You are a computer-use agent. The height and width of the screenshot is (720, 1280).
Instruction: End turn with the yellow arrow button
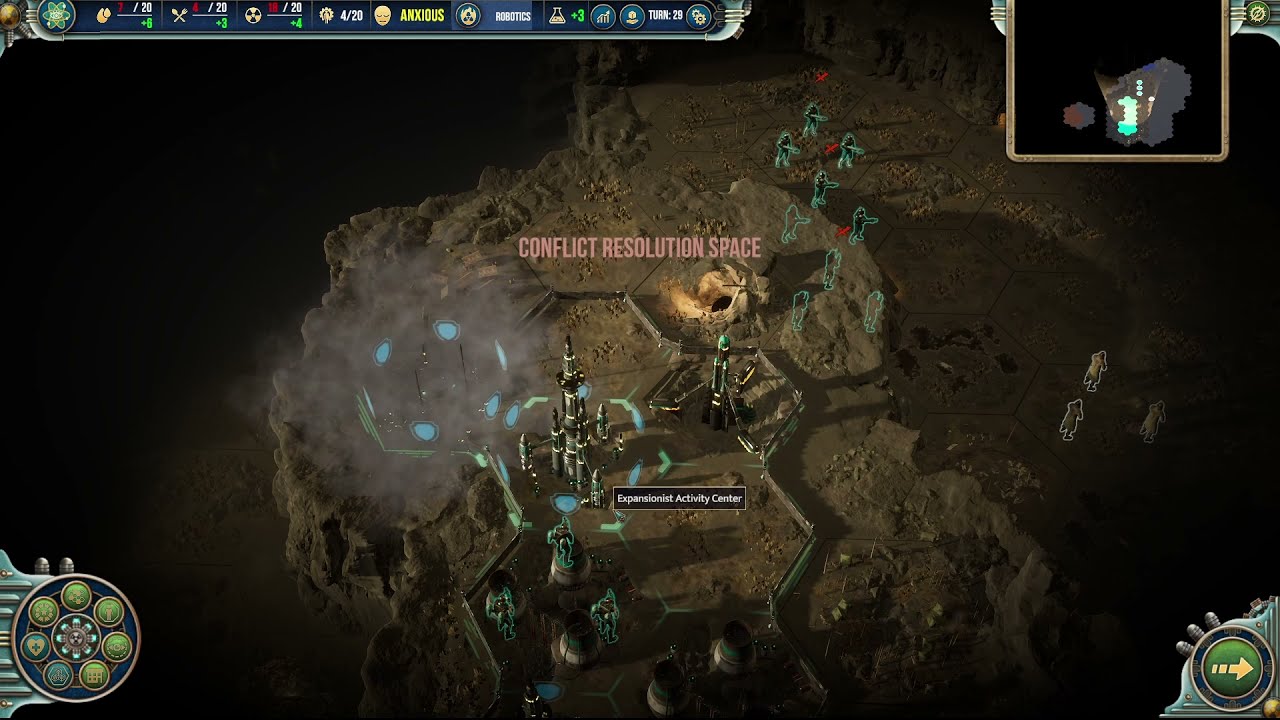point(1232,669)
